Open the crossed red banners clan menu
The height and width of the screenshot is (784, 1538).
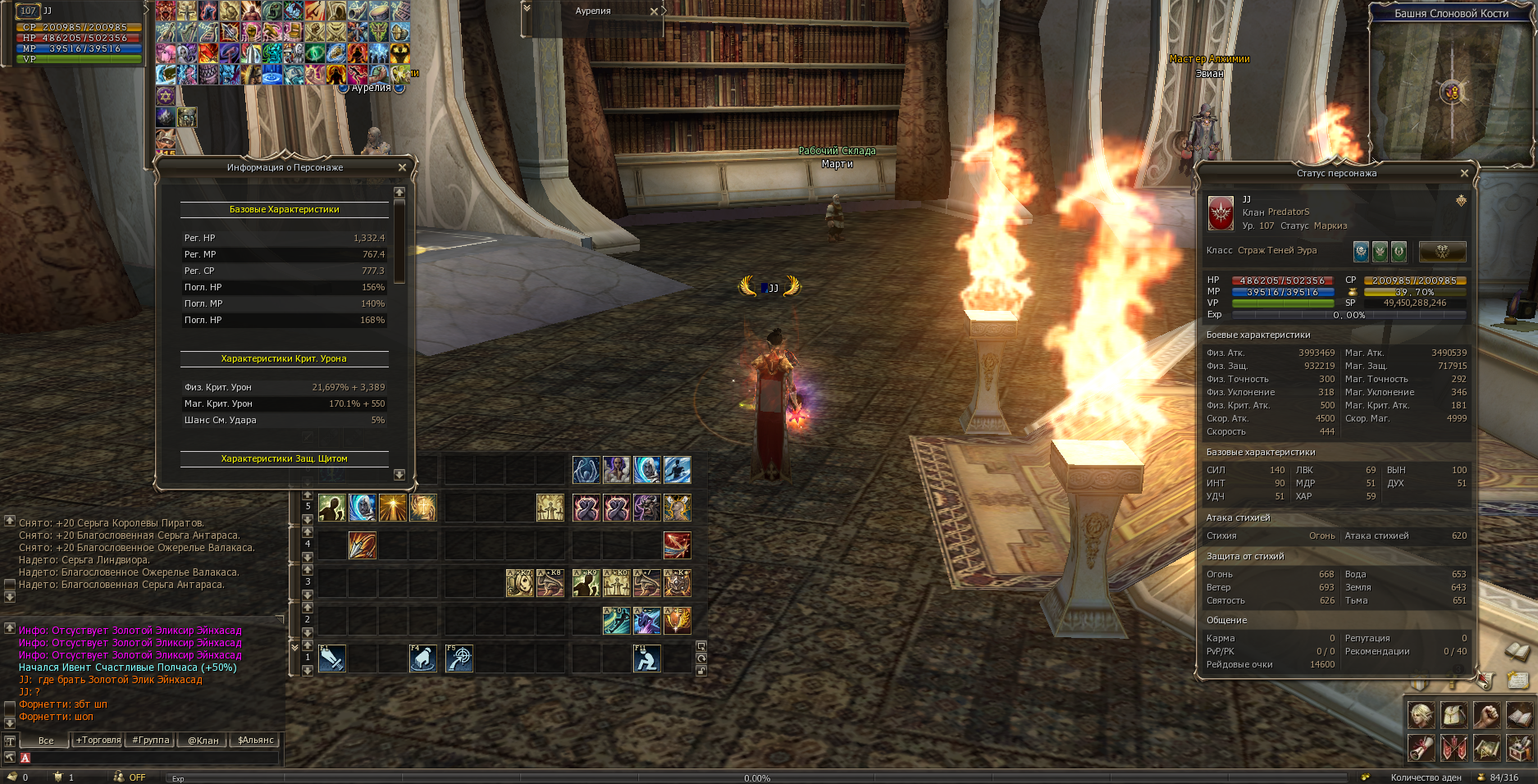(1454, 748)
